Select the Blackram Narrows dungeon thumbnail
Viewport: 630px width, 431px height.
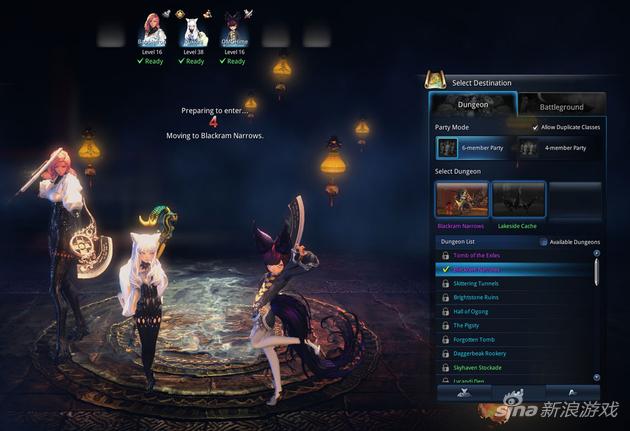tap(462, 199)
